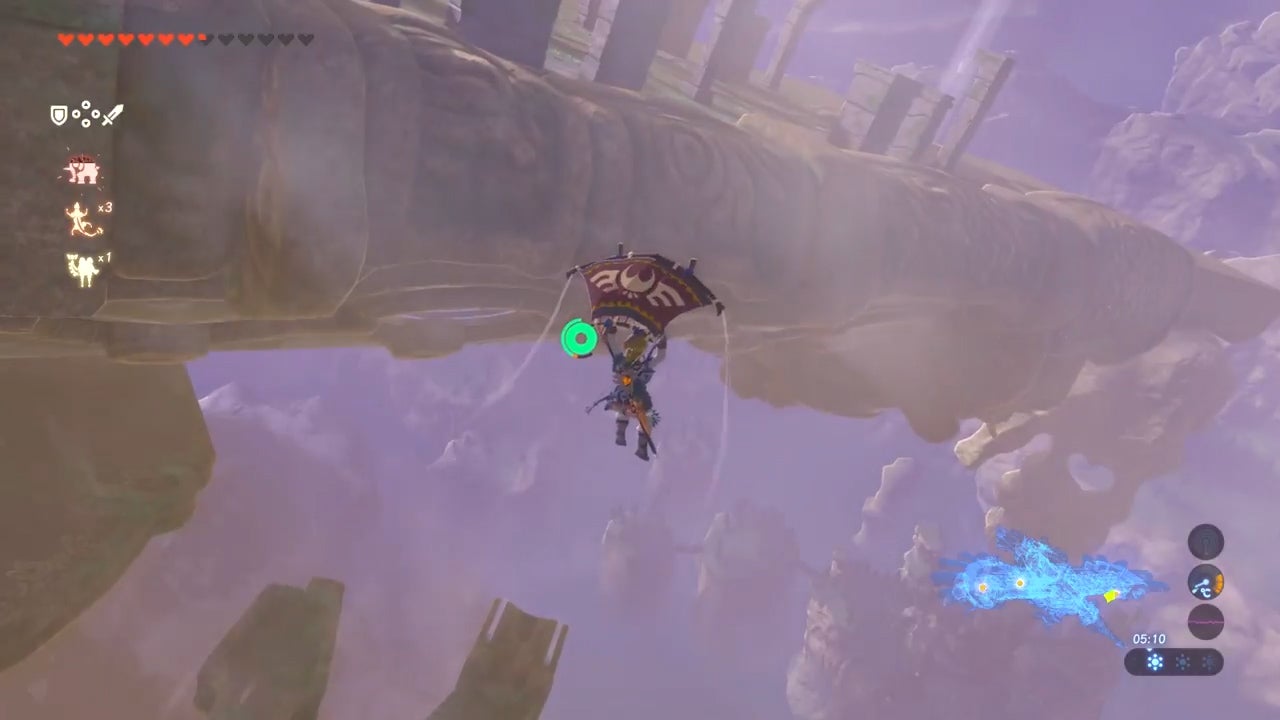Click the left arrow of the D-pad indicator
Screen dimensions: 1280x720
coord(76,113)
